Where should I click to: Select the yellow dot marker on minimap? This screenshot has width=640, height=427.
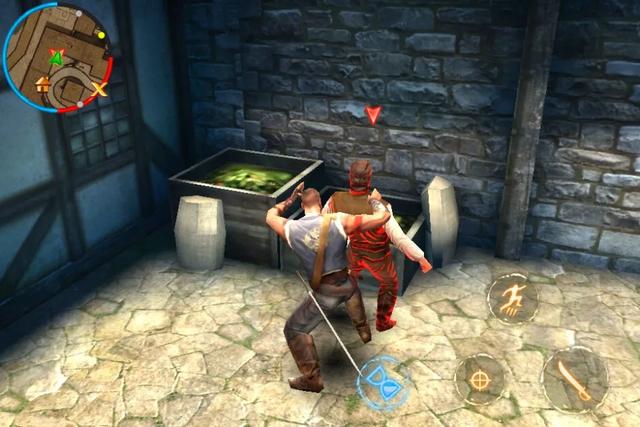[x=100, y=34]
